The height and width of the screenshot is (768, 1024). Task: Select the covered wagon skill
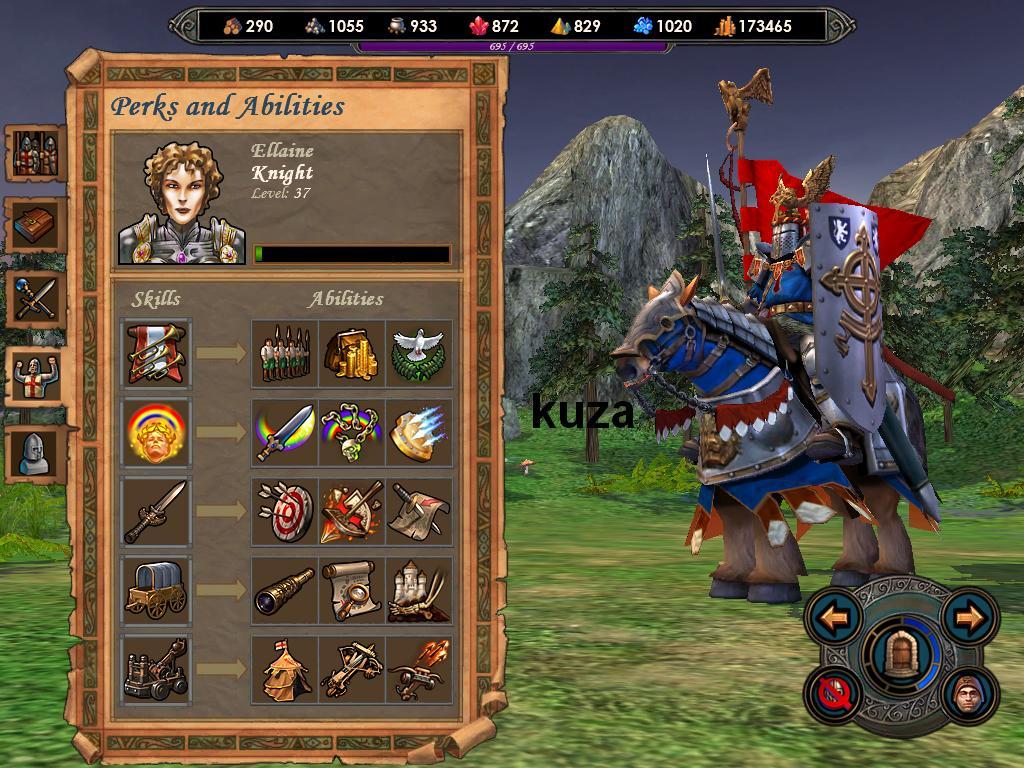tap(156, 590)
